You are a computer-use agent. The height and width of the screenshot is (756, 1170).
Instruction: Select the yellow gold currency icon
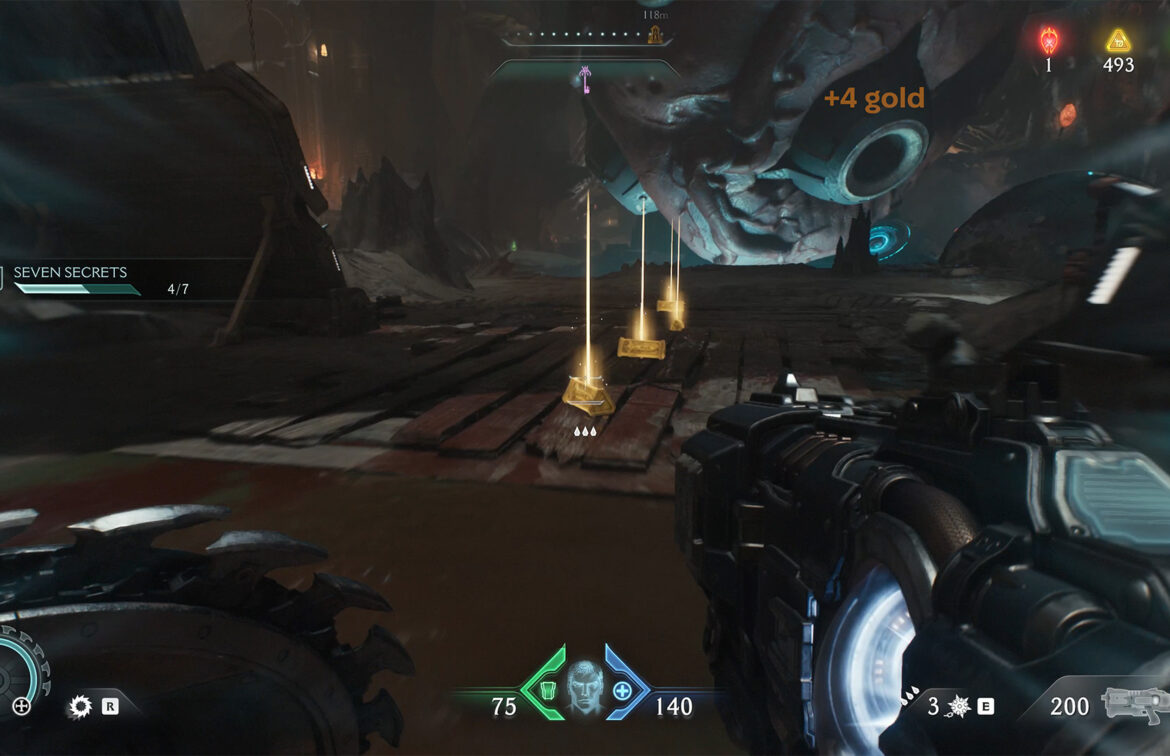click(x=1117, y=41)
